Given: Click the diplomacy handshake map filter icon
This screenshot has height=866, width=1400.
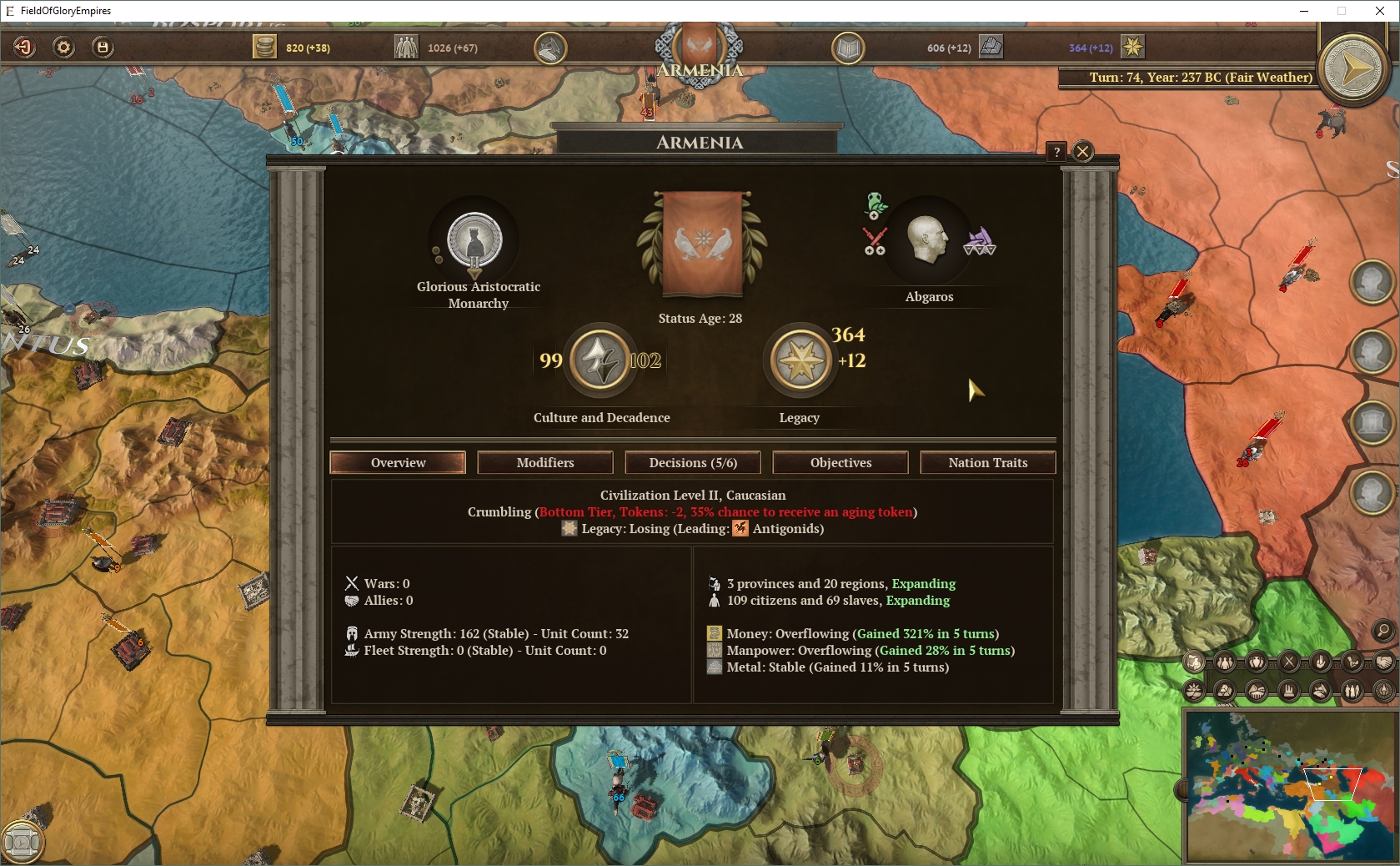Looking at the screenshot, I should [1384, 663].
